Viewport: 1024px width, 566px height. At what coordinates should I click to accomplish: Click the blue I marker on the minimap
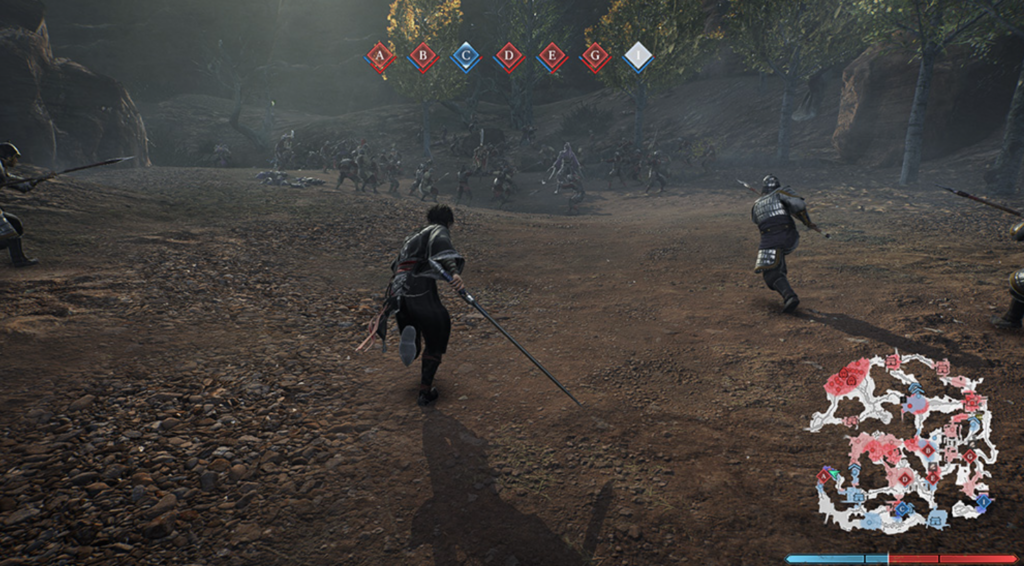983,501
